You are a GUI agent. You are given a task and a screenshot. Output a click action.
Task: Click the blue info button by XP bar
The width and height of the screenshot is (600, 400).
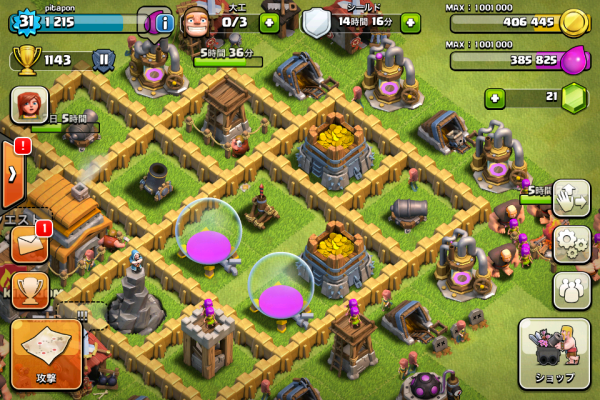pyautogui.click(x=165, y=21)
